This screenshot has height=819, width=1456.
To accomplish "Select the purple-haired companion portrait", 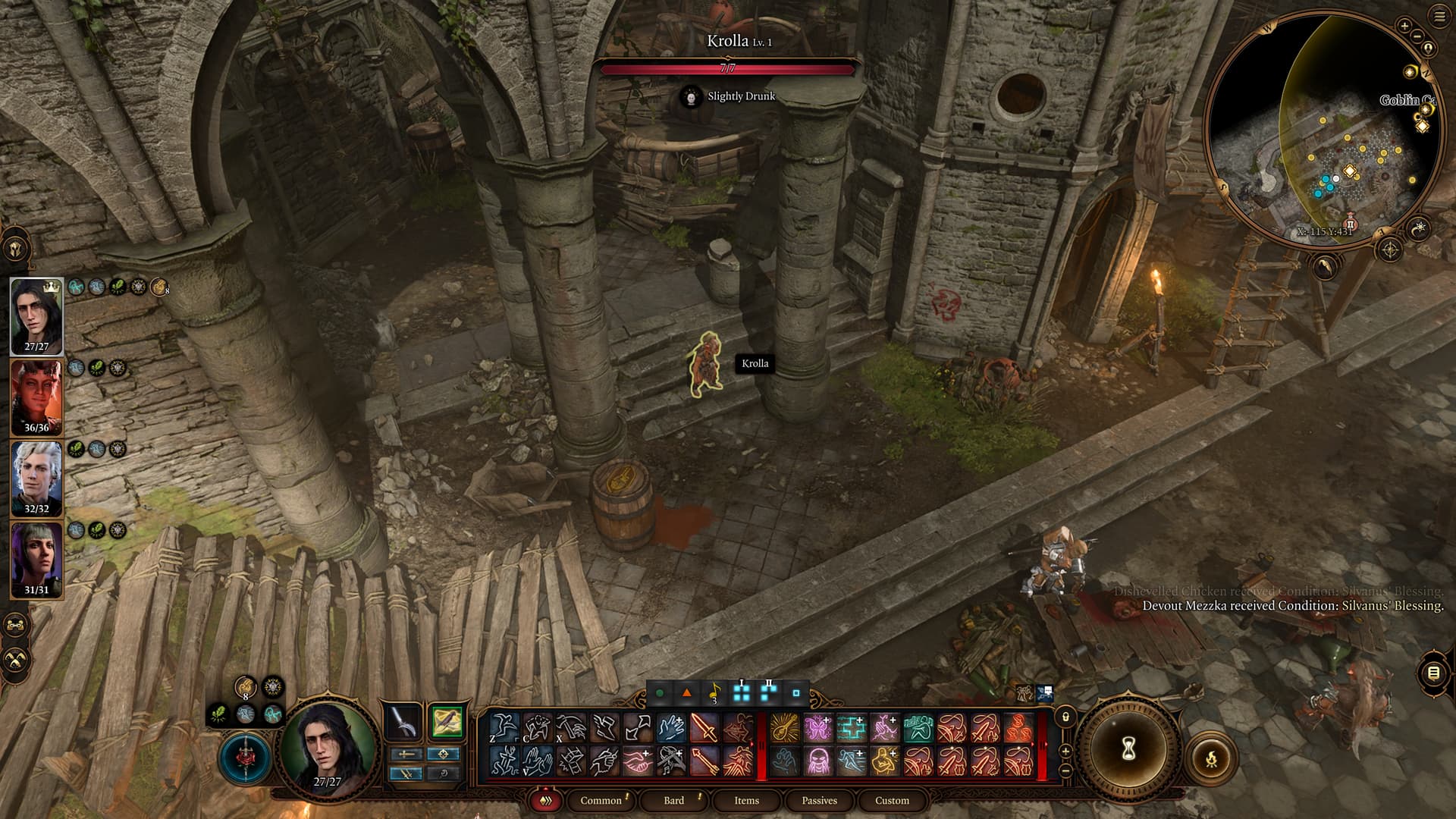I will [x=36, y=559].
